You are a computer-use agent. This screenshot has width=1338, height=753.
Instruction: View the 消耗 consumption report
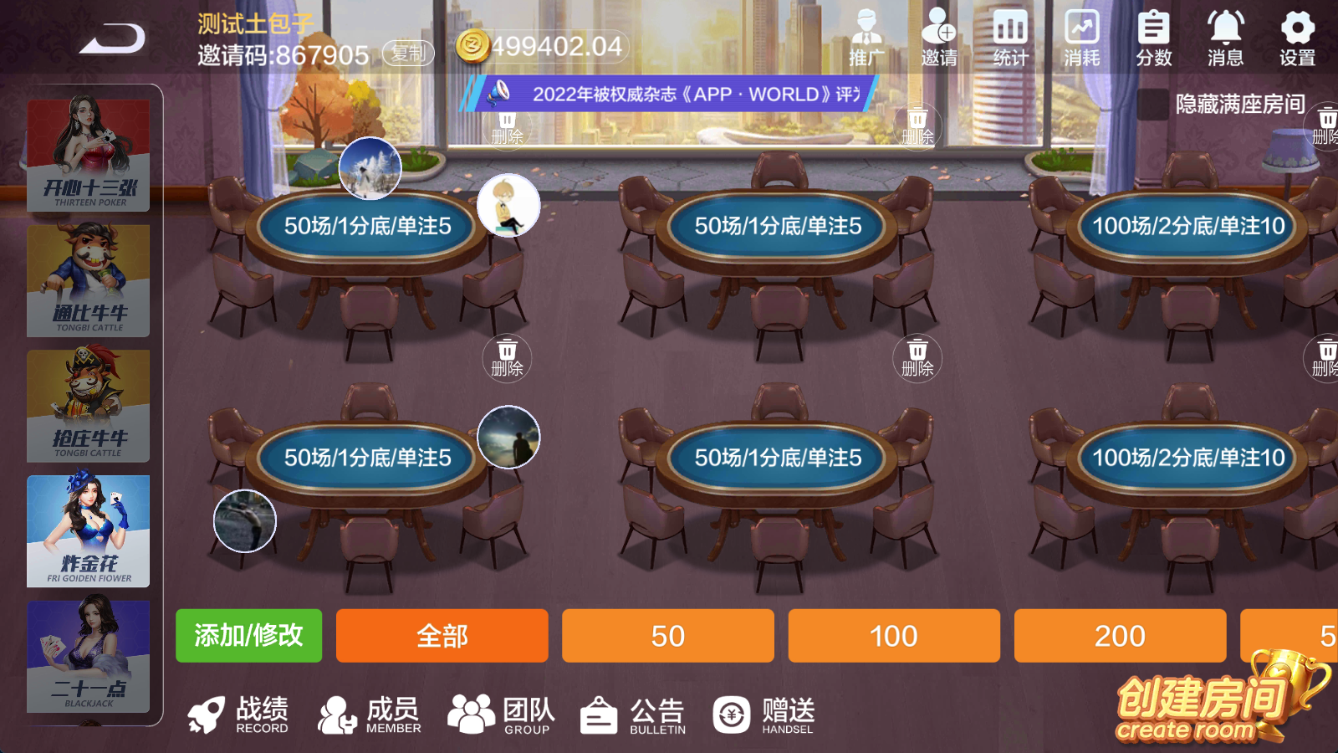[1081, 36]
